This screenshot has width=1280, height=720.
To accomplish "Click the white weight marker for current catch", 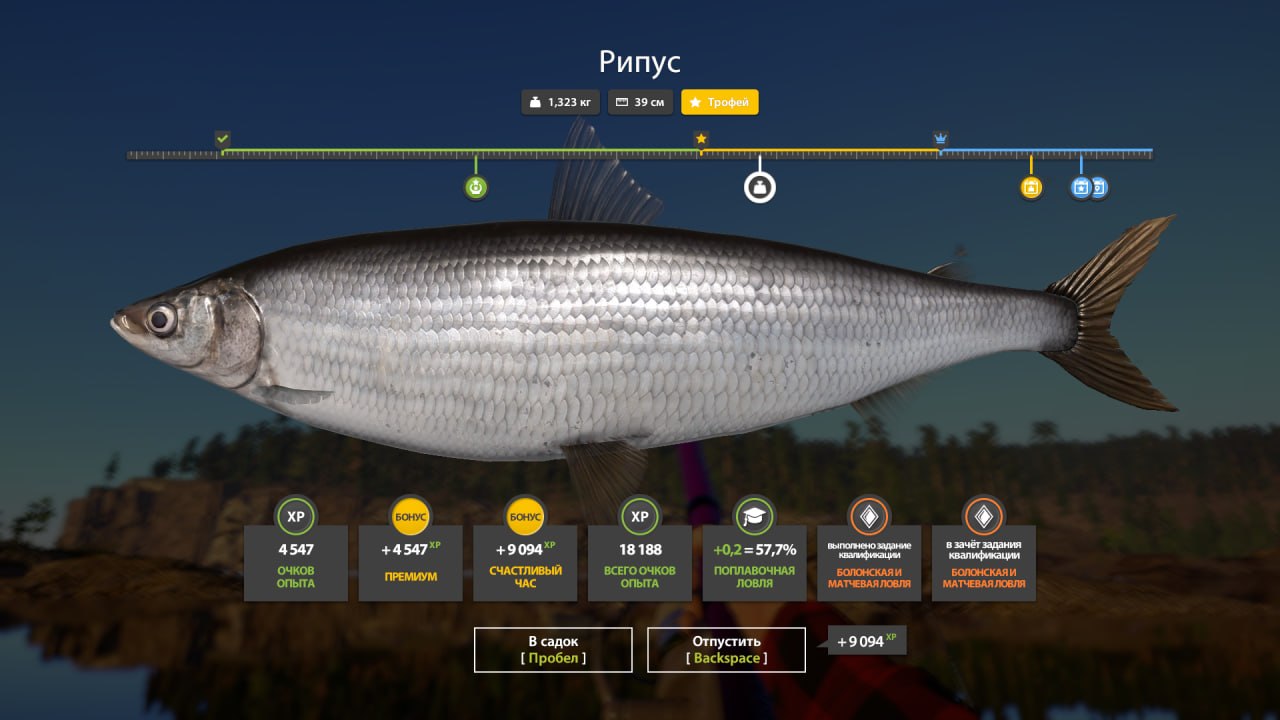I will pos(759,186).
